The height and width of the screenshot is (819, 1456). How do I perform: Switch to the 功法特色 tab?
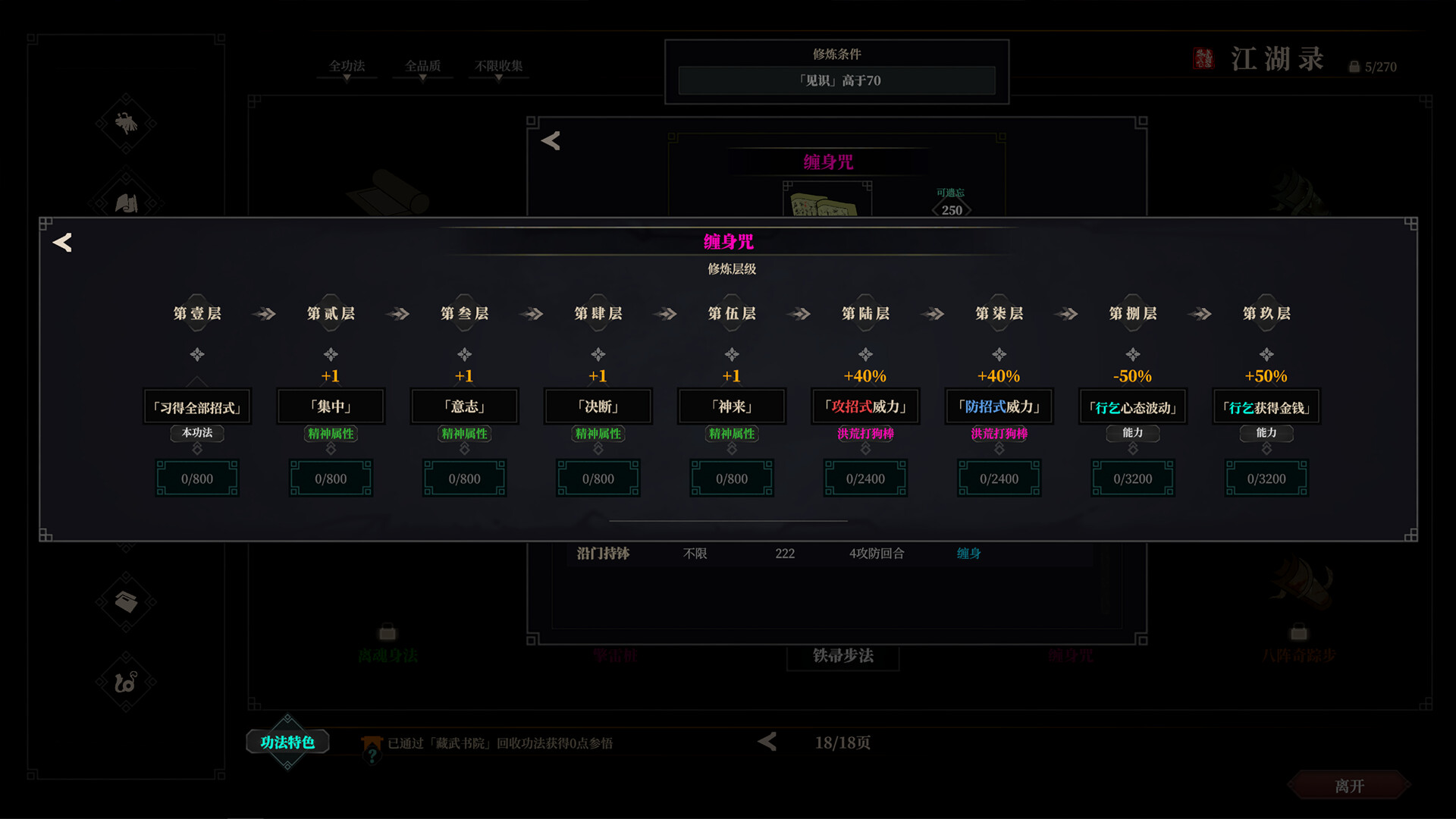pos(287,742)
